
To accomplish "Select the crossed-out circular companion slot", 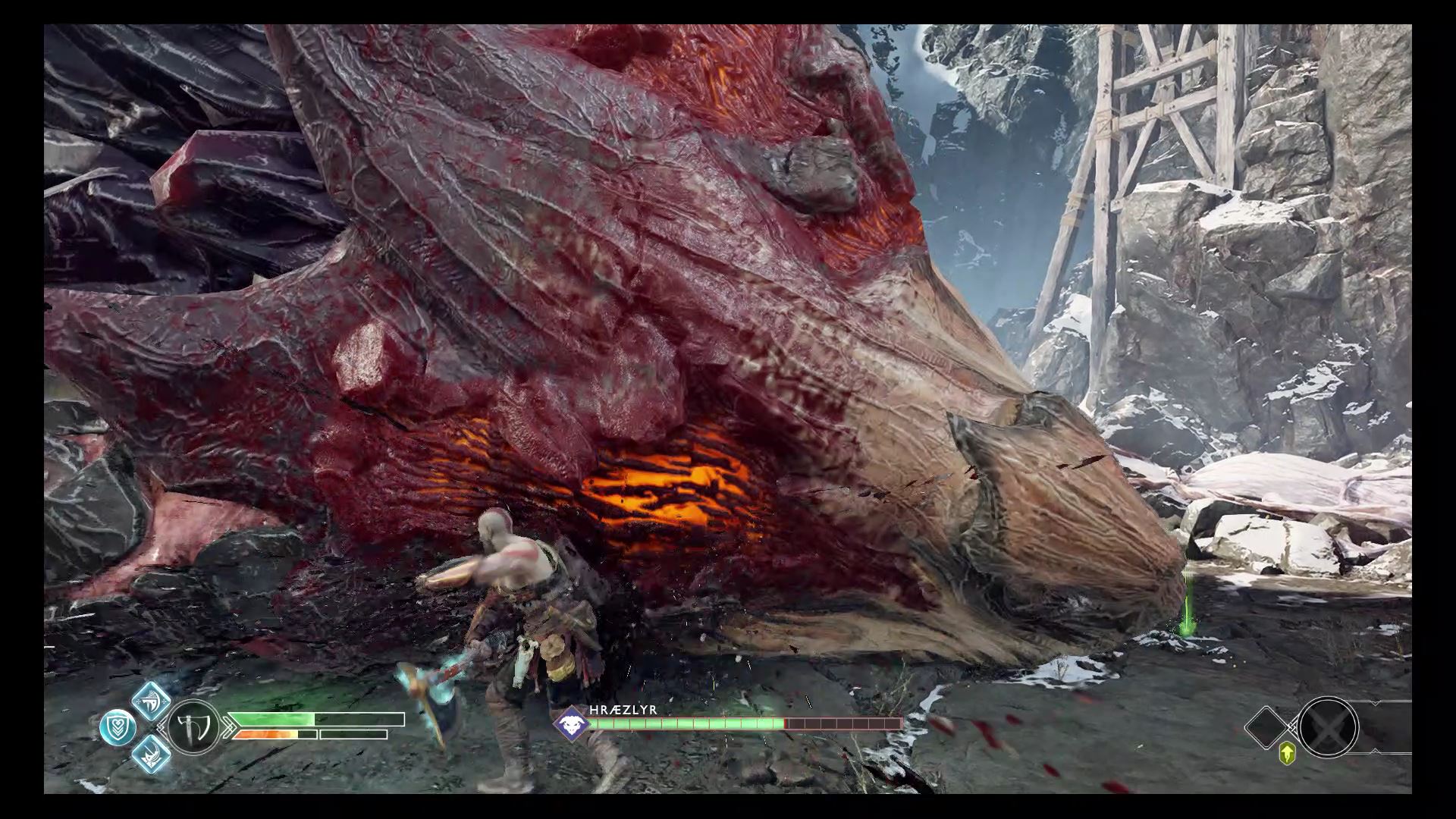I will (x=1327, y=727).
